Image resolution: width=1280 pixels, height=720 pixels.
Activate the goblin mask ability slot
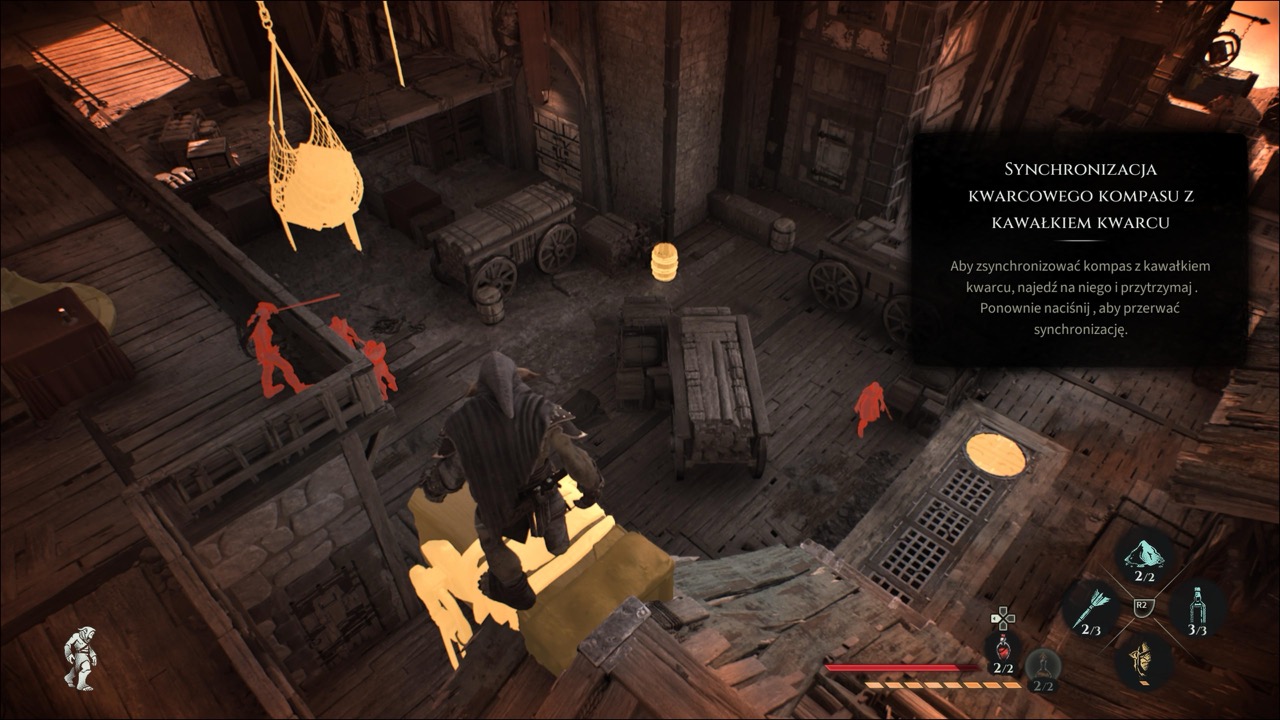[x=1144, y=660]
